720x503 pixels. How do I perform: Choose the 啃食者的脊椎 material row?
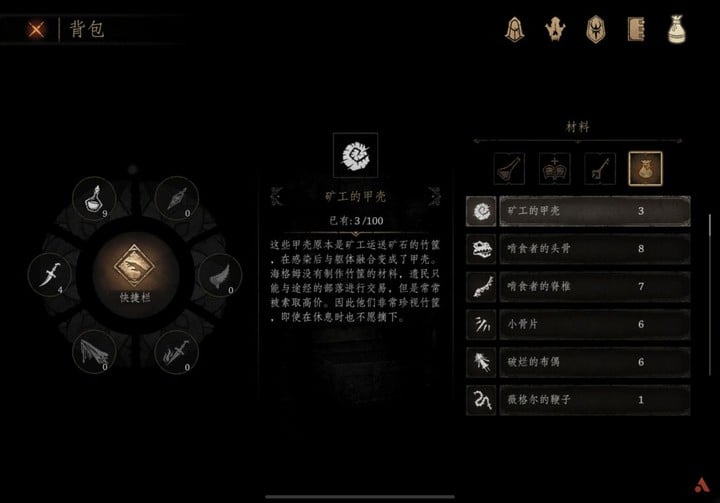pyautogui.click(x=578, y=287)
